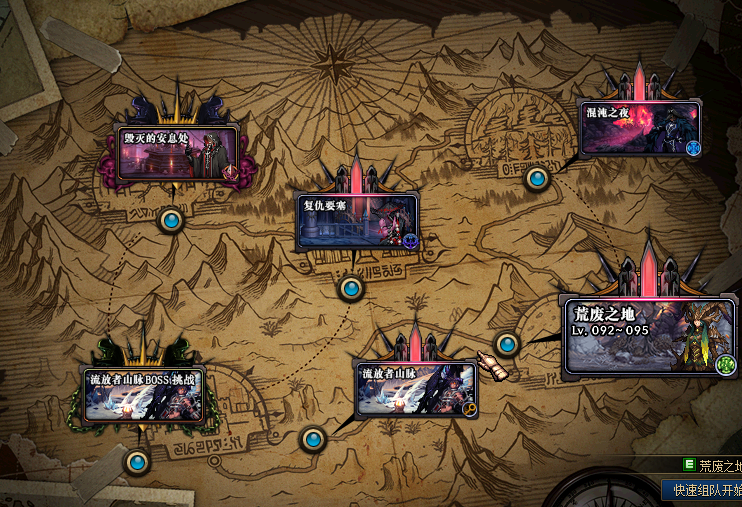Click the blue node under 流放者山脉BOSS挑战
This screenshot has height=507, width=742.
click(x=137, y=462)
